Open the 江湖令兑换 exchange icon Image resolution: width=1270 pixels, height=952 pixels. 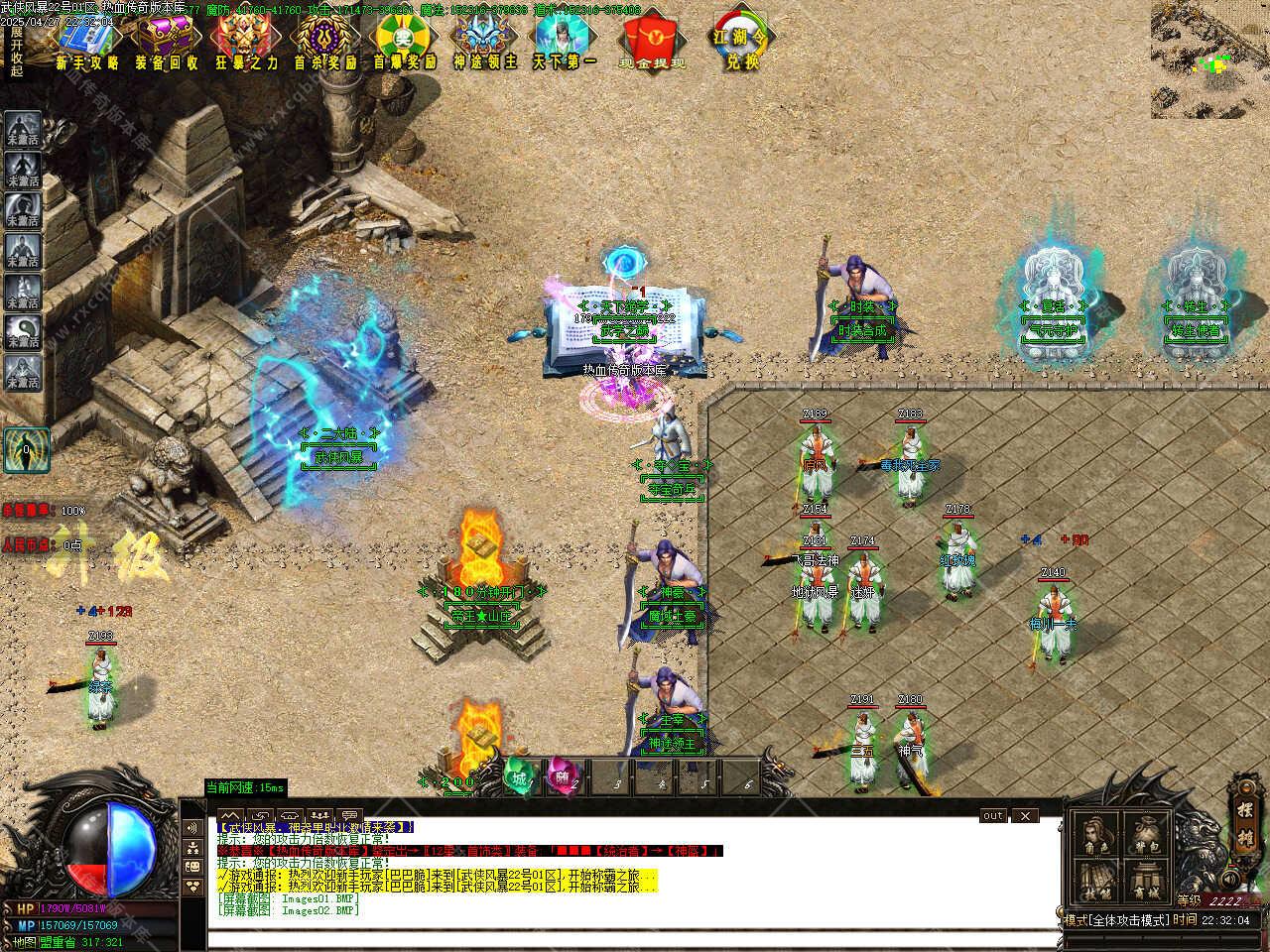coord(741,40)
